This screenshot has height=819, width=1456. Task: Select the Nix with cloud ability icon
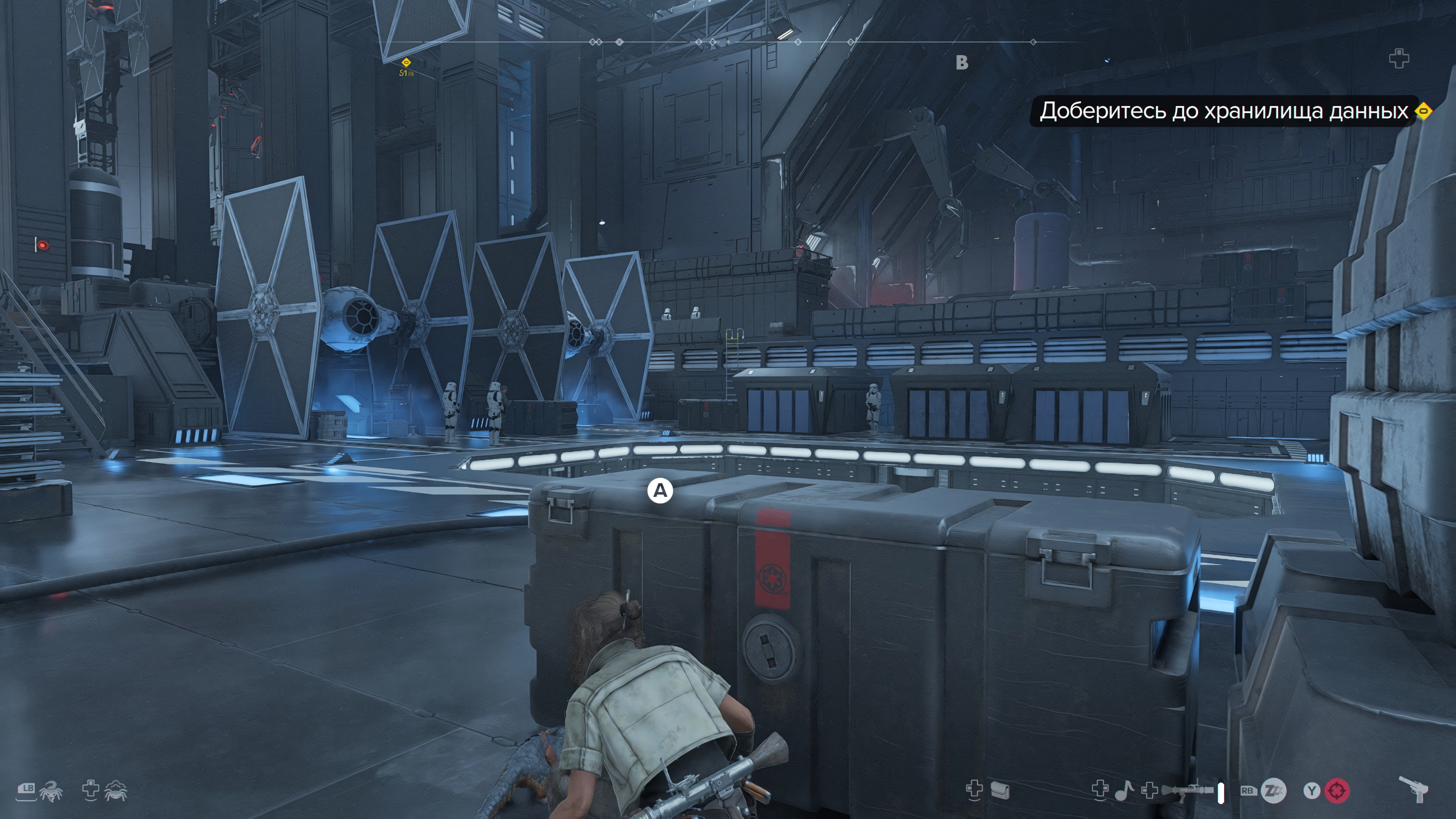(x=115, y=791)
